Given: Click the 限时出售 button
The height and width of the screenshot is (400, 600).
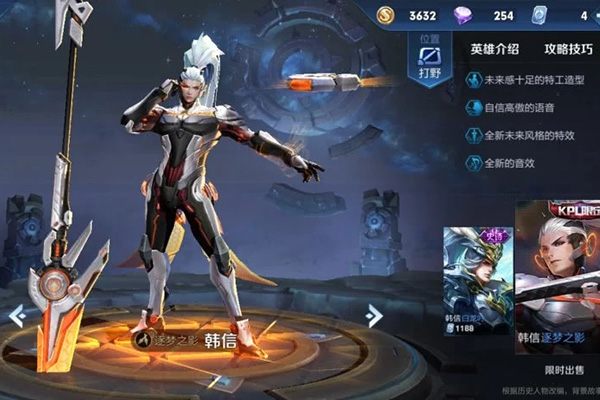Looking at the screenshot, I should 558,368.
